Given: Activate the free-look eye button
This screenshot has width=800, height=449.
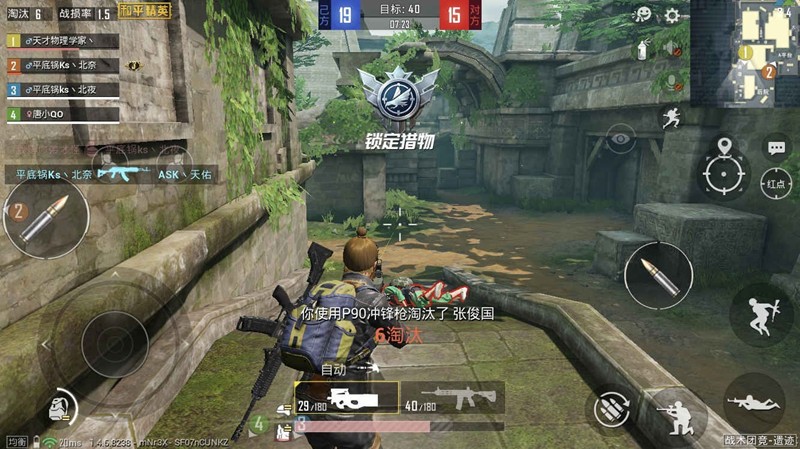Looking at the screenshot, I should [620, 138].
